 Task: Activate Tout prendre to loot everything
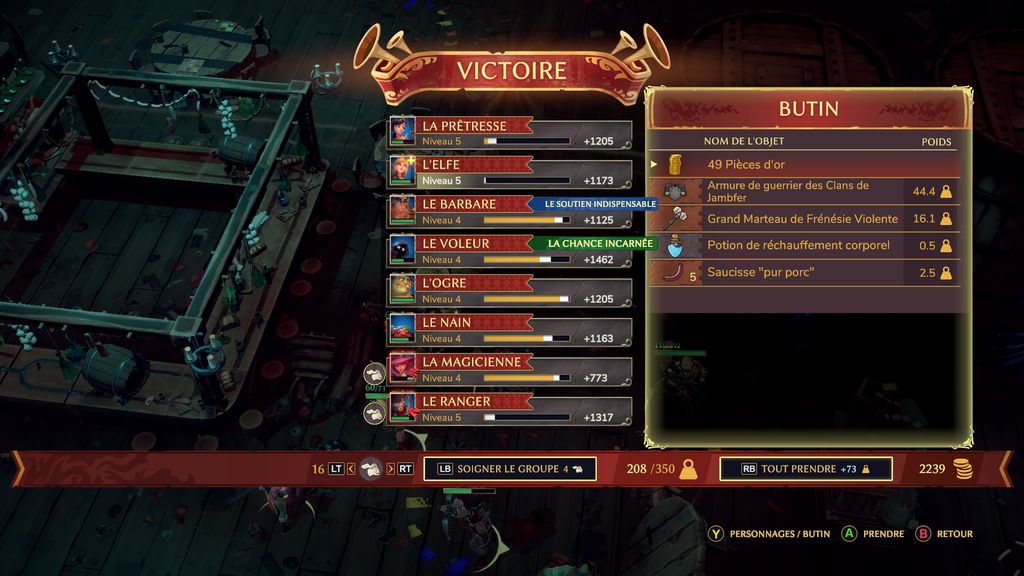[x=805, y=468]
